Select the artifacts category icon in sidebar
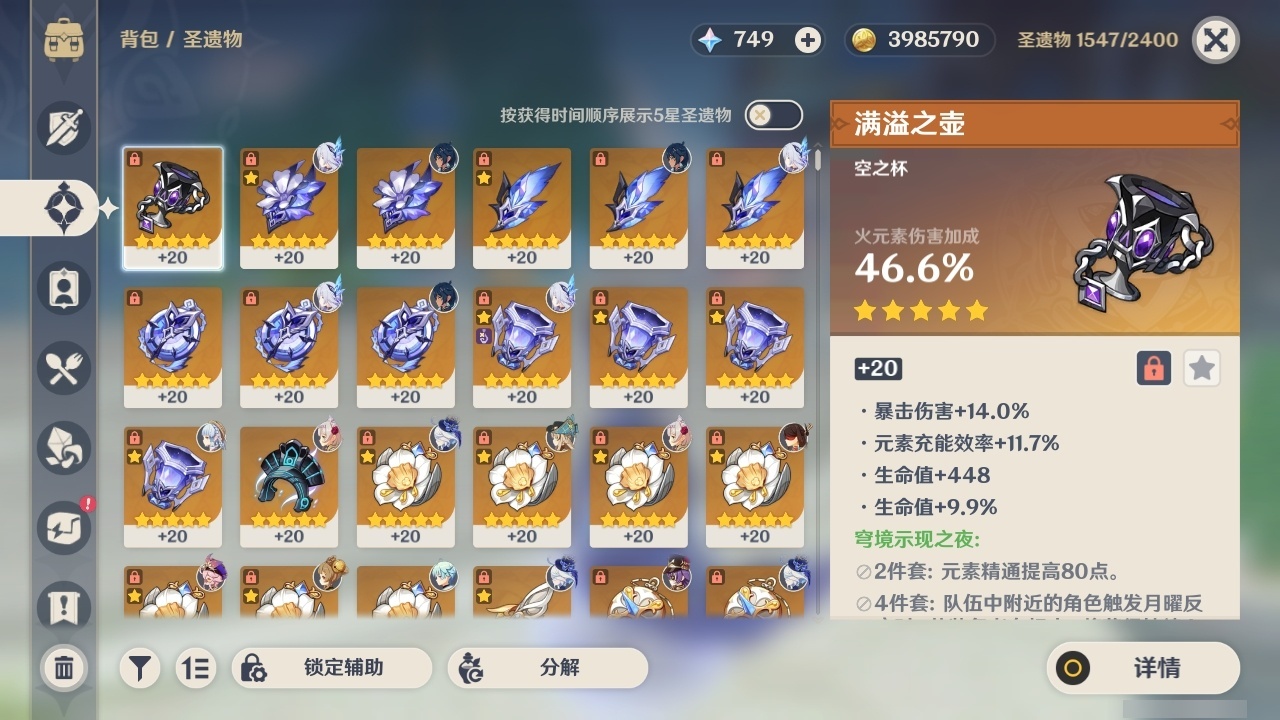The width and height of the screenshot is (1280, 720). click(x=62, y=206)
